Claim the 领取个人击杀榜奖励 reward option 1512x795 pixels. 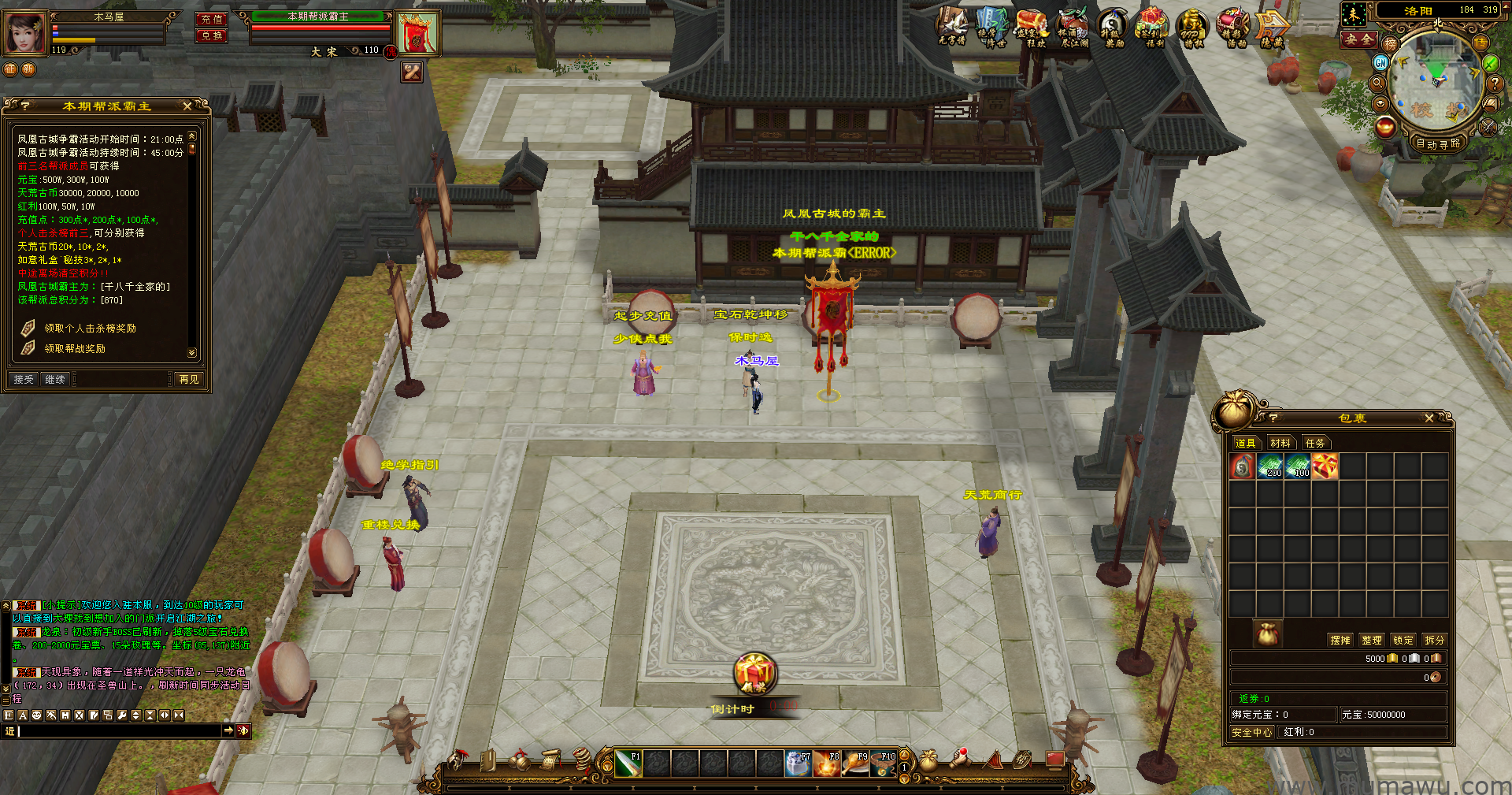pos(90,328)
